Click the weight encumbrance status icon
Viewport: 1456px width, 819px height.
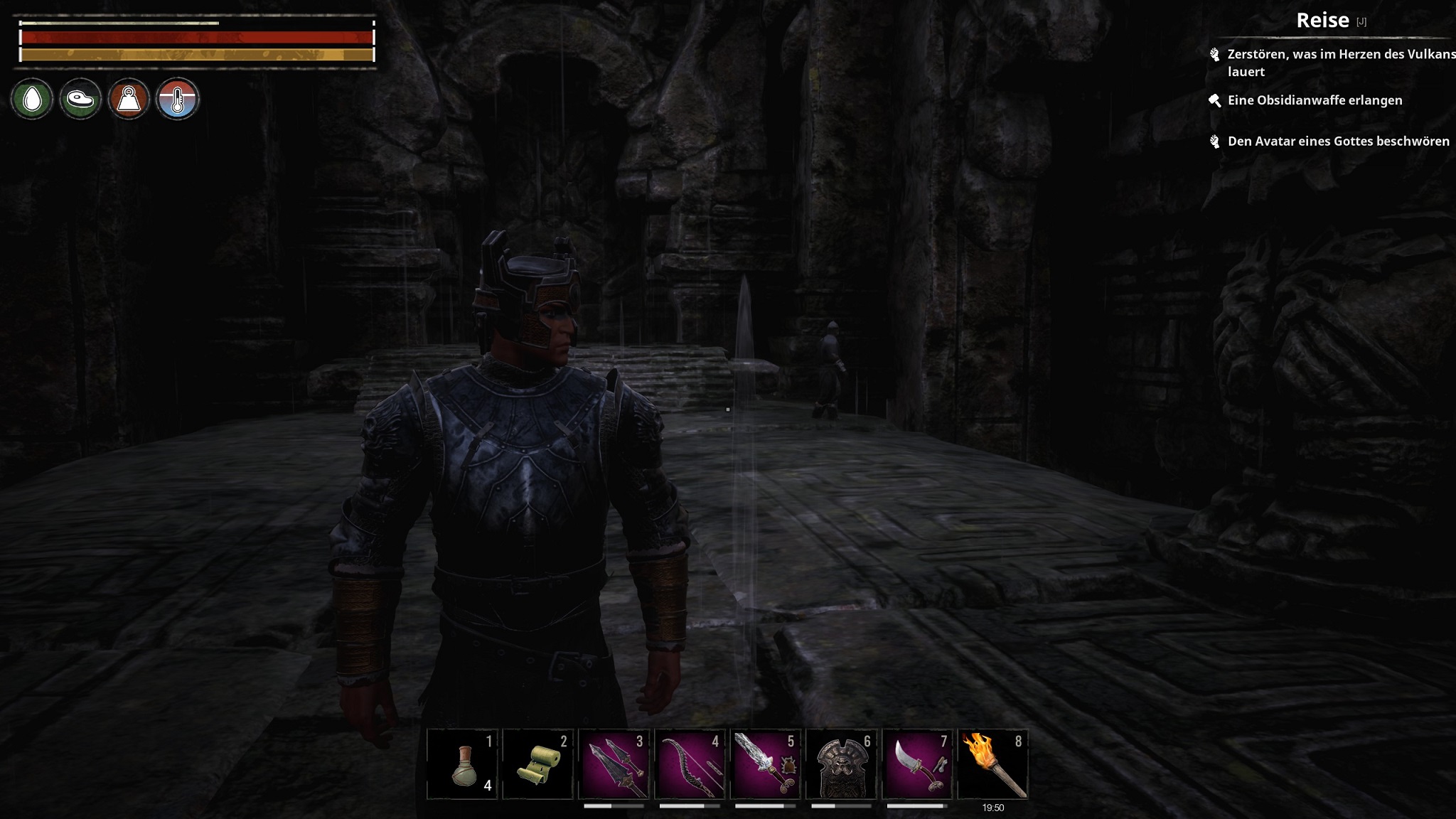[x=129, y=100]
